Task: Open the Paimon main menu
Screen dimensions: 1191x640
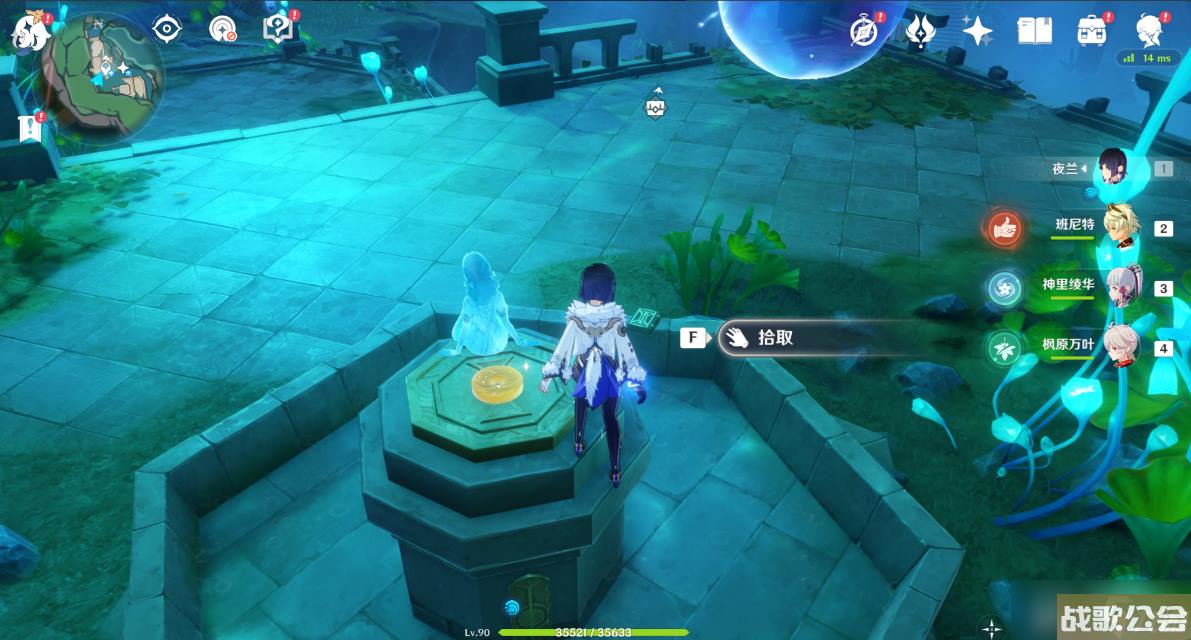Action: click(x=30, y=32)
